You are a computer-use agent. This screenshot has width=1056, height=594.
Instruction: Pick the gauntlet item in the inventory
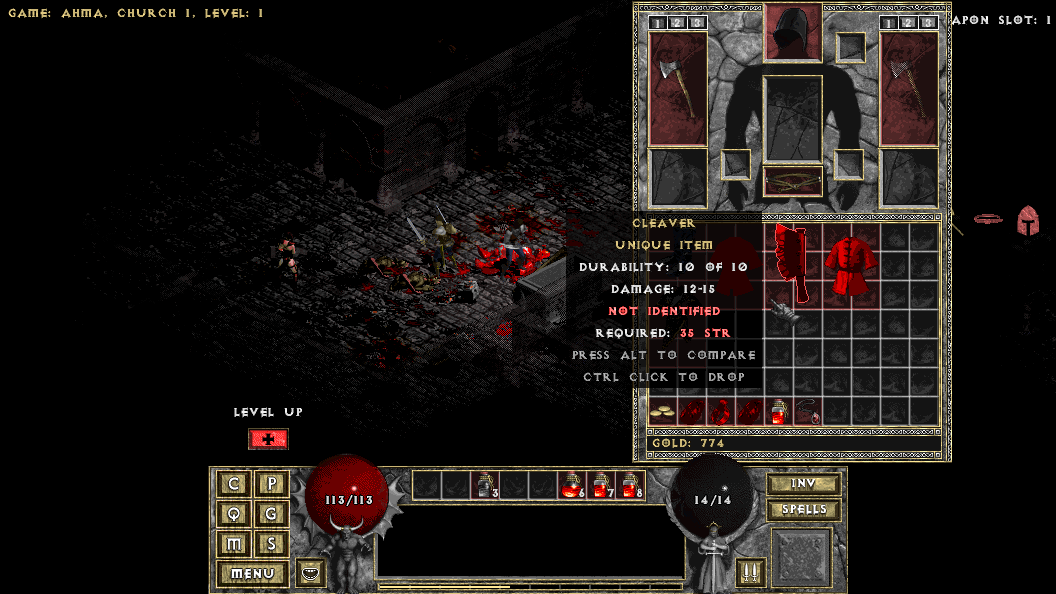(x=781, y=314)
